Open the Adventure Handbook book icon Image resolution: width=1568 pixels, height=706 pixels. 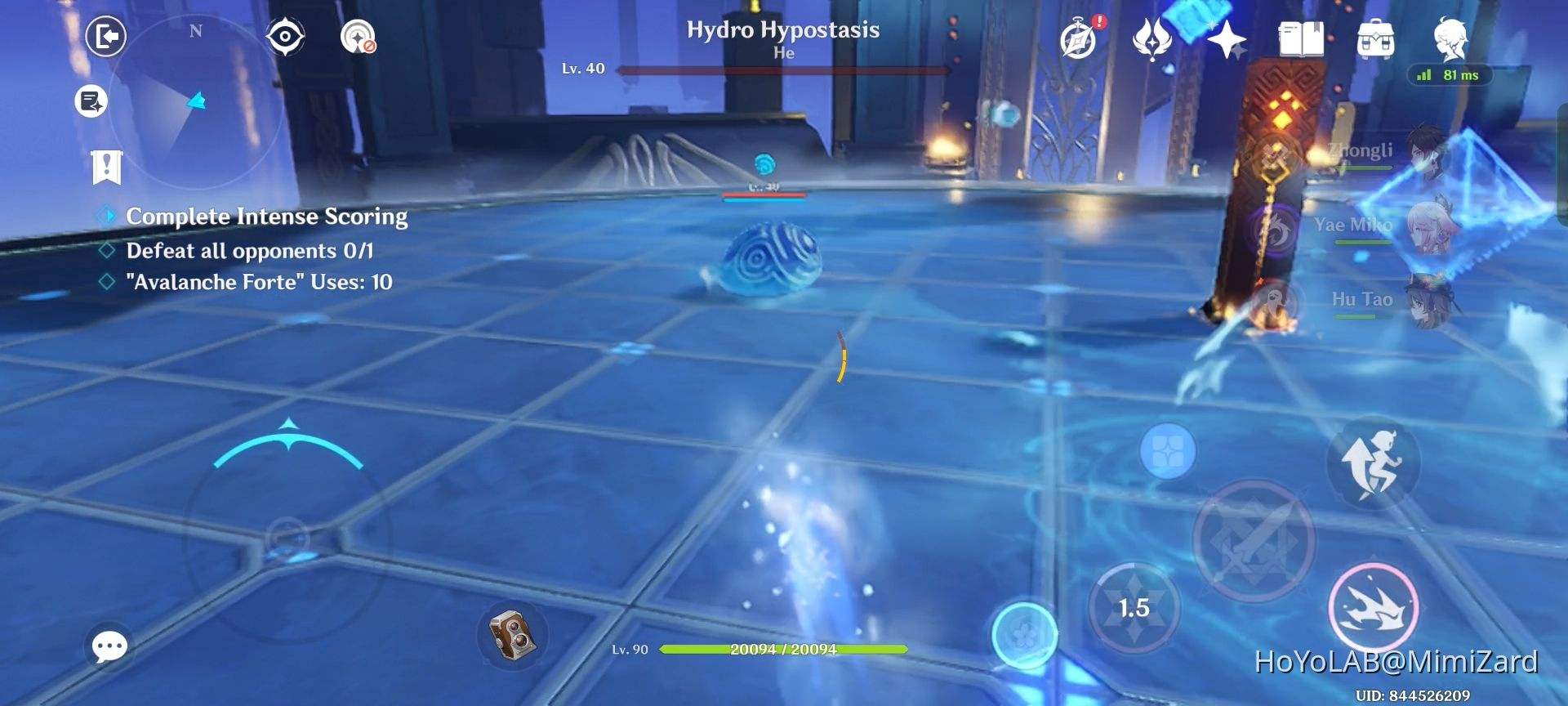pos(1300,38)
